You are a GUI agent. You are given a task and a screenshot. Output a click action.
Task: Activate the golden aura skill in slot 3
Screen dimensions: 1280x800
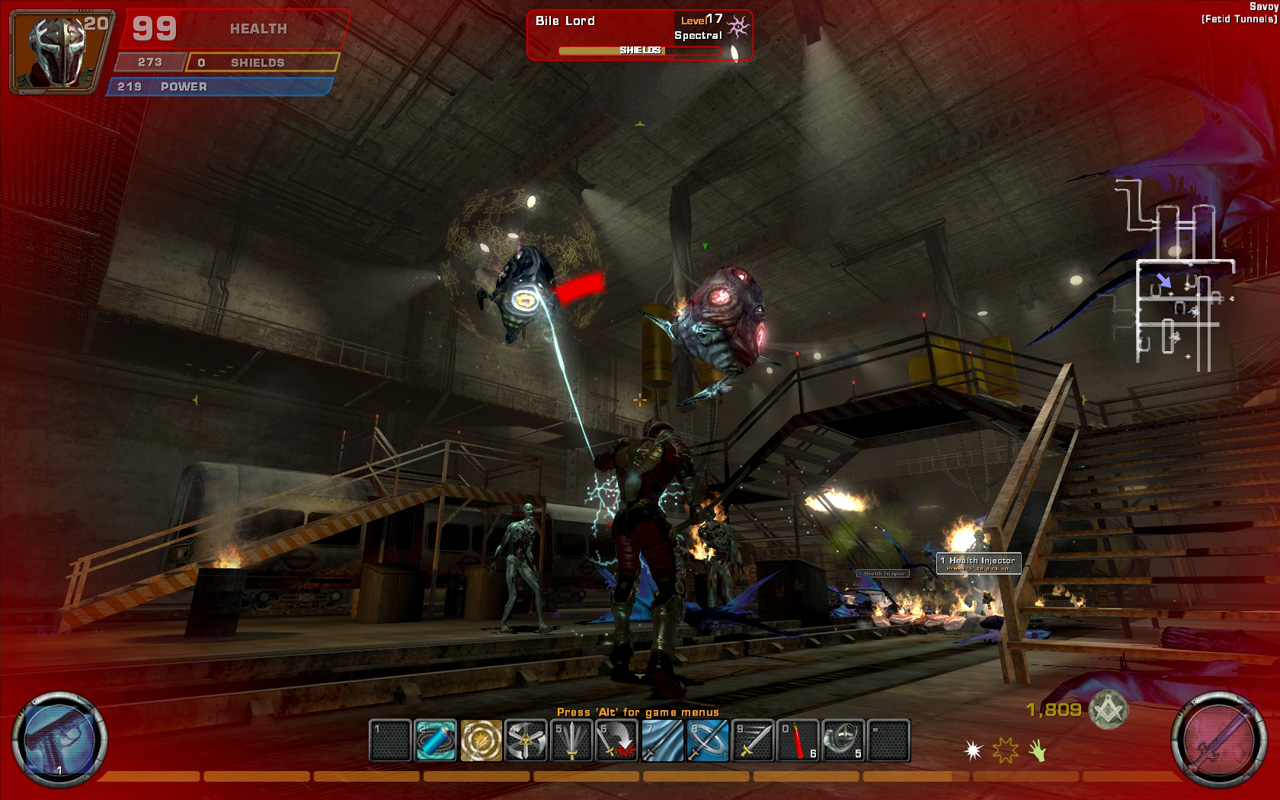point(481,741)
